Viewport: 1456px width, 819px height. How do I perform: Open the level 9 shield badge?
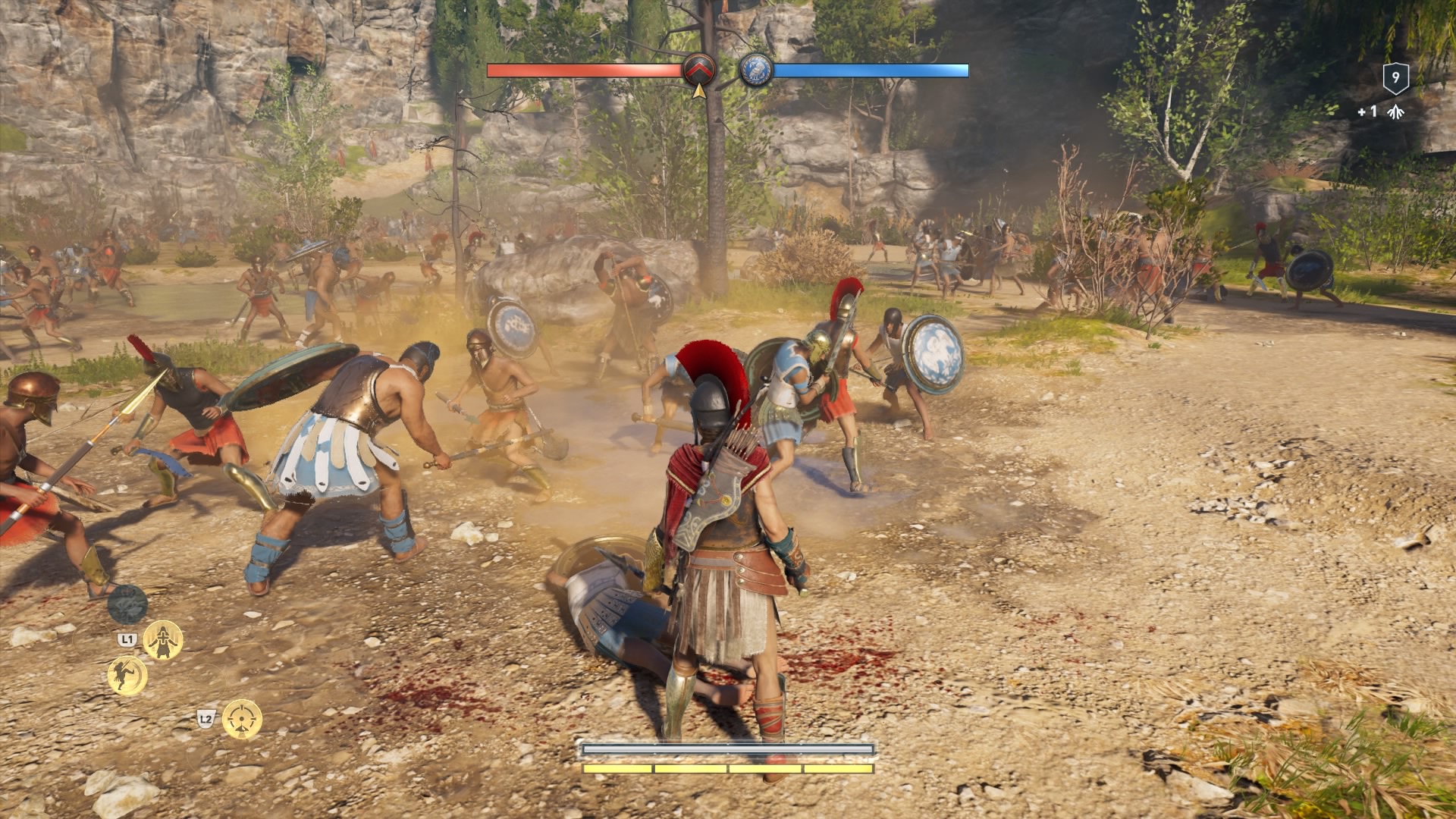[1395, 77]
